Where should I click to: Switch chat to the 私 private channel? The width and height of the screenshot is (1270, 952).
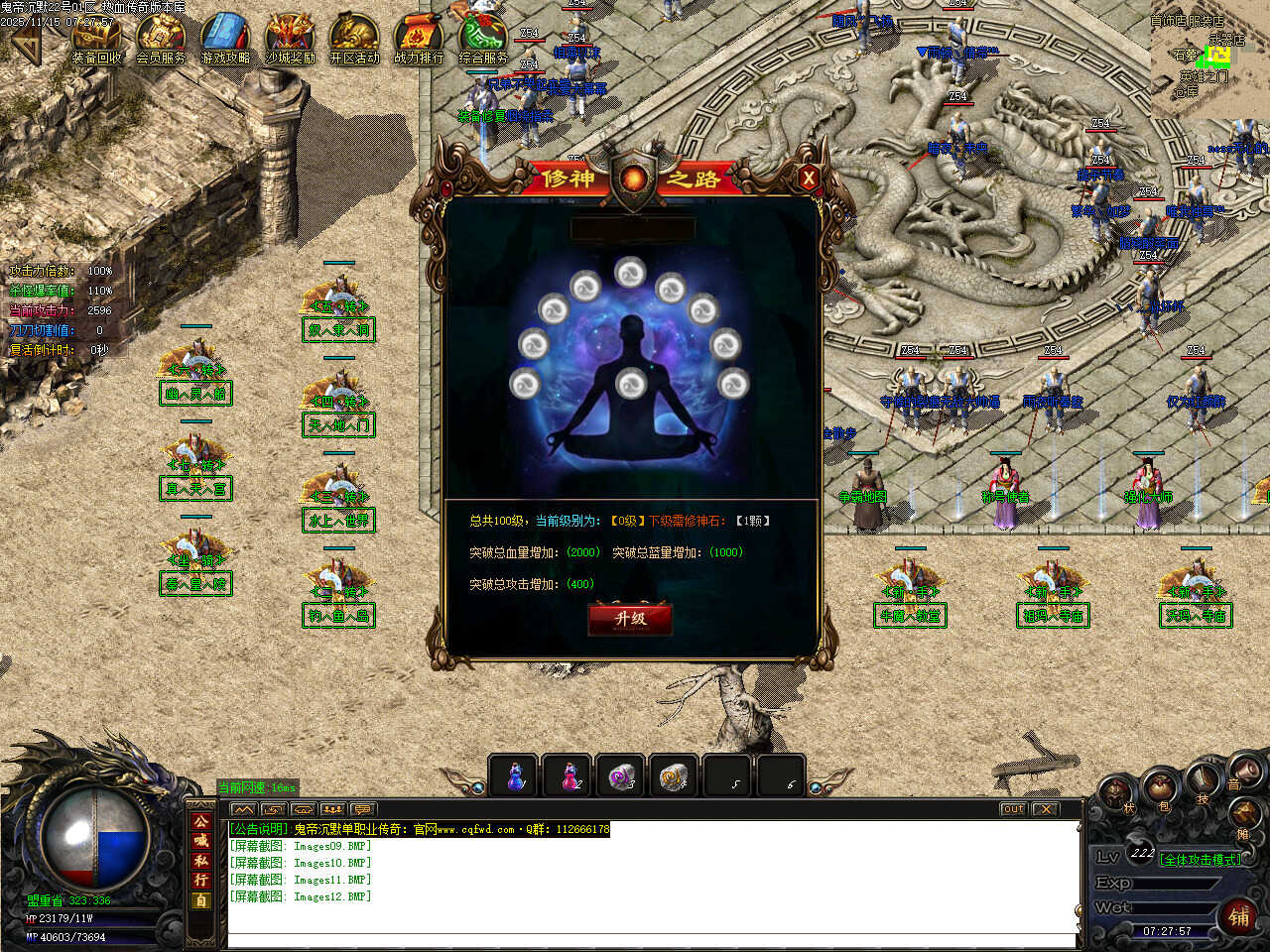tap(201, 861)
